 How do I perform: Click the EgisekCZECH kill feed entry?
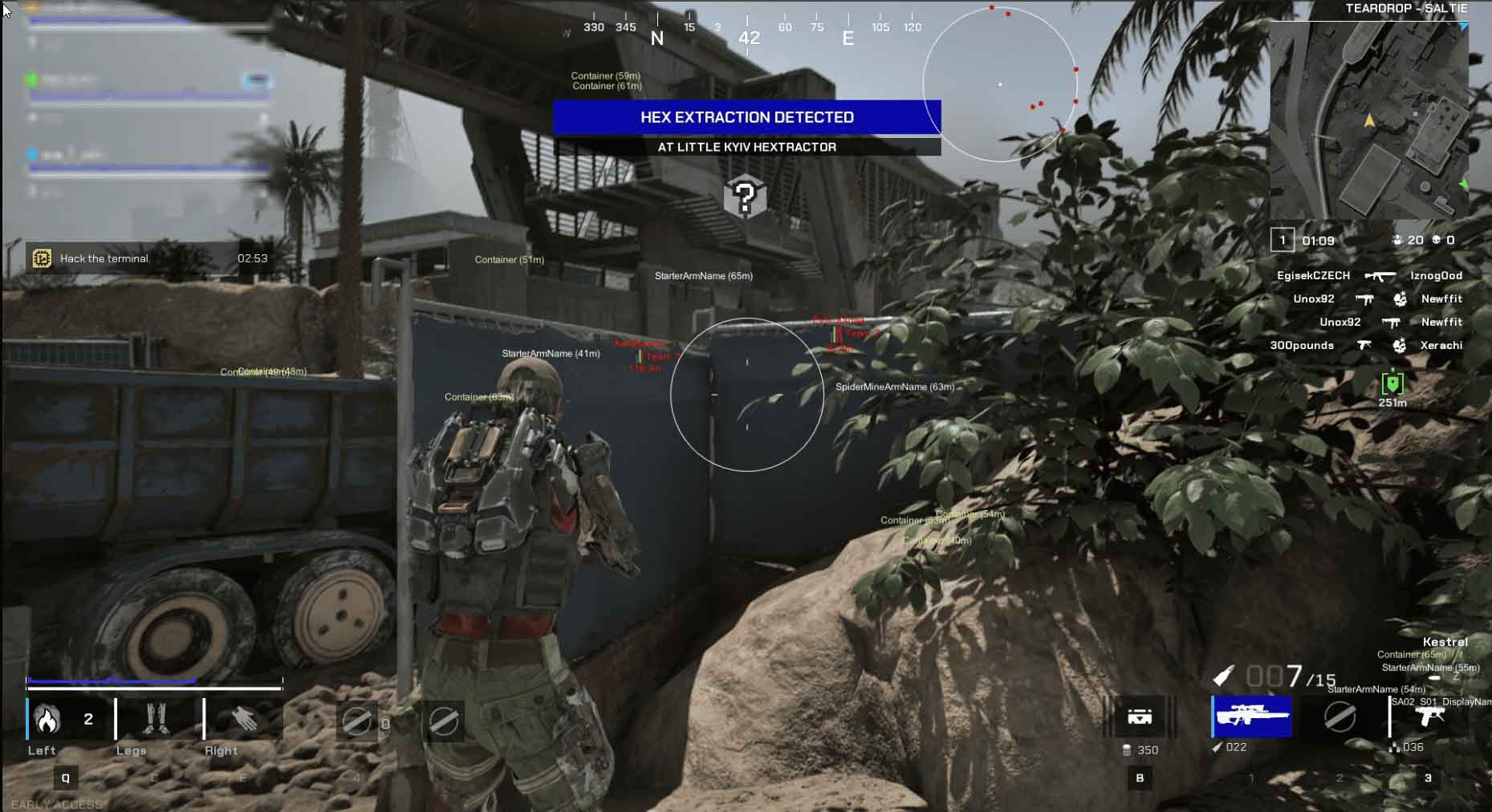pyautogui.click(x=1313, y=275)
